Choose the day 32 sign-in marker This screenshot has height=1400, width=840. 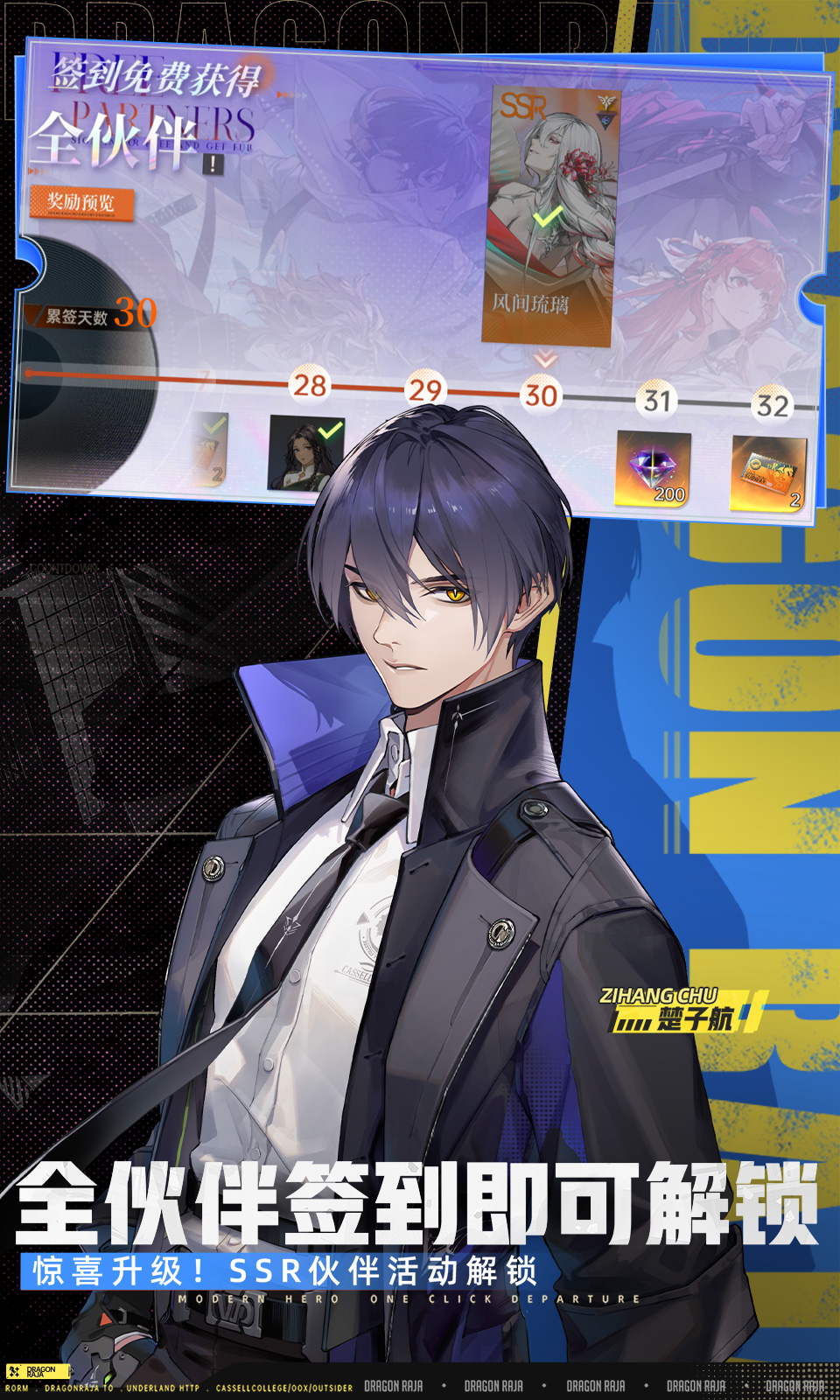pos(772,405)
